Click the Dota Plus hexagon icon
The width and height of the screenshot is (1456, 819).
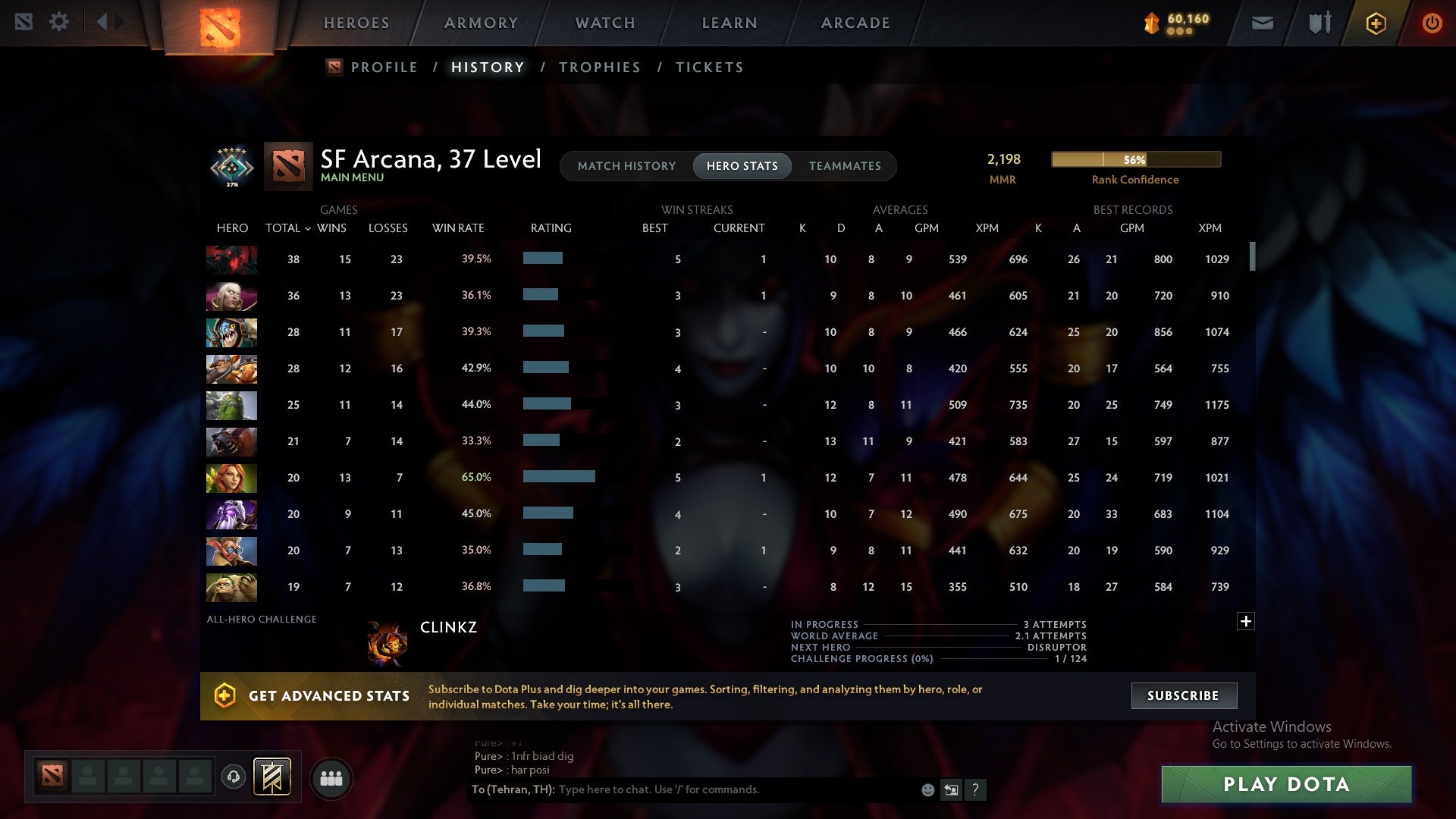pos(1375,23)
